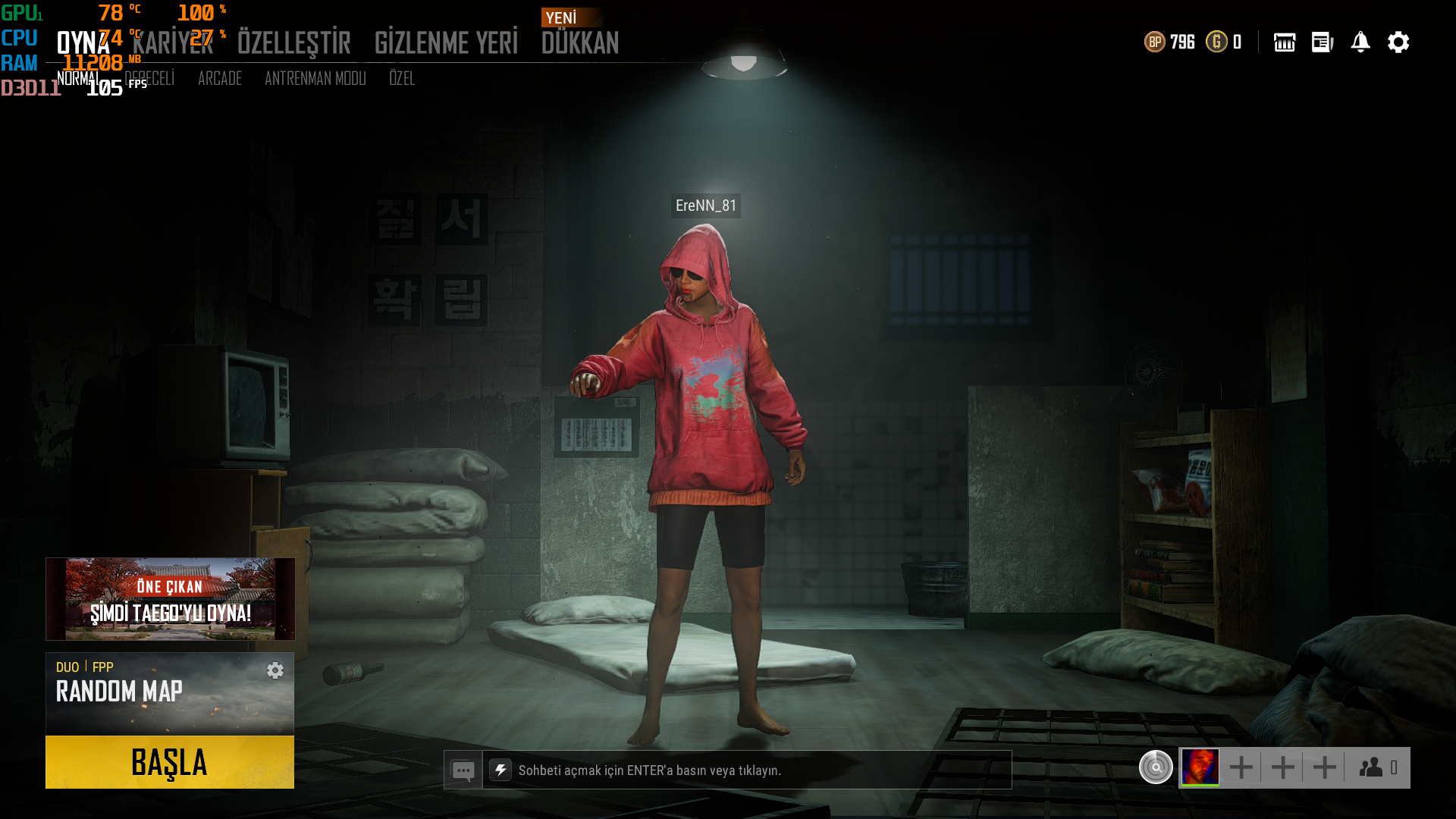Select own player avatar in team bar
The image size is (1456, 819).
coord(1200,767)
